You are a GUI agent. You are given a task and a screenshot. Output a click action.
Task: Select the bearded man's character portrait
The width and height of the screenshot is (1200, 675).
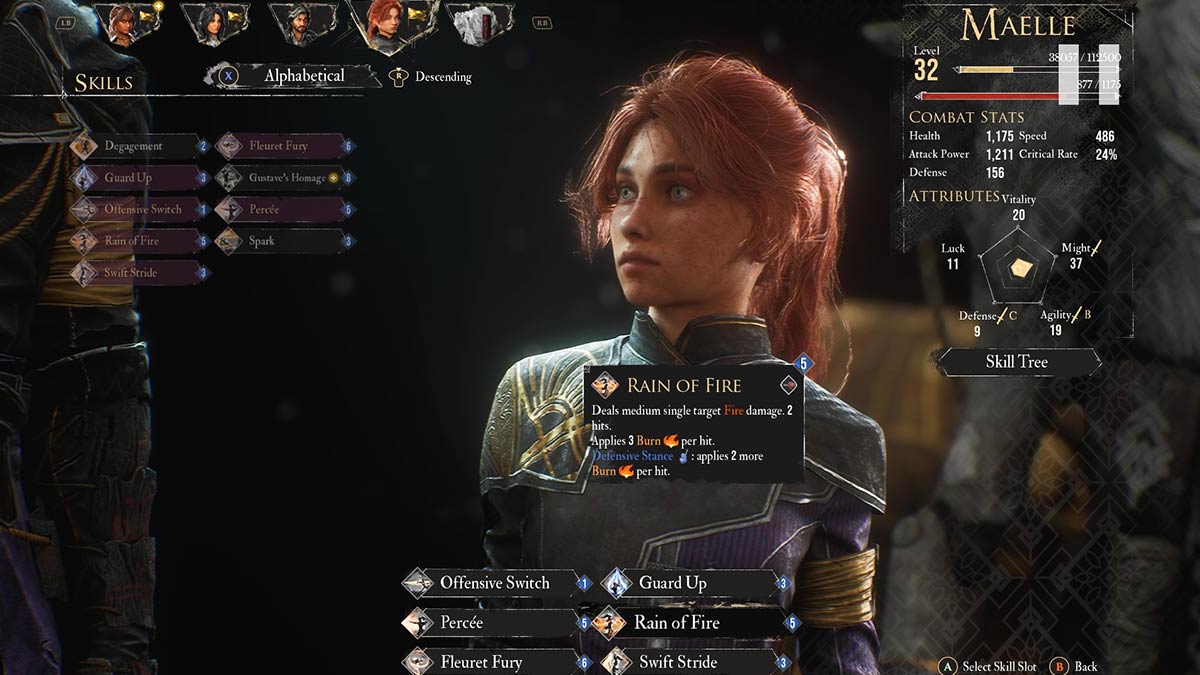(299, 23)
